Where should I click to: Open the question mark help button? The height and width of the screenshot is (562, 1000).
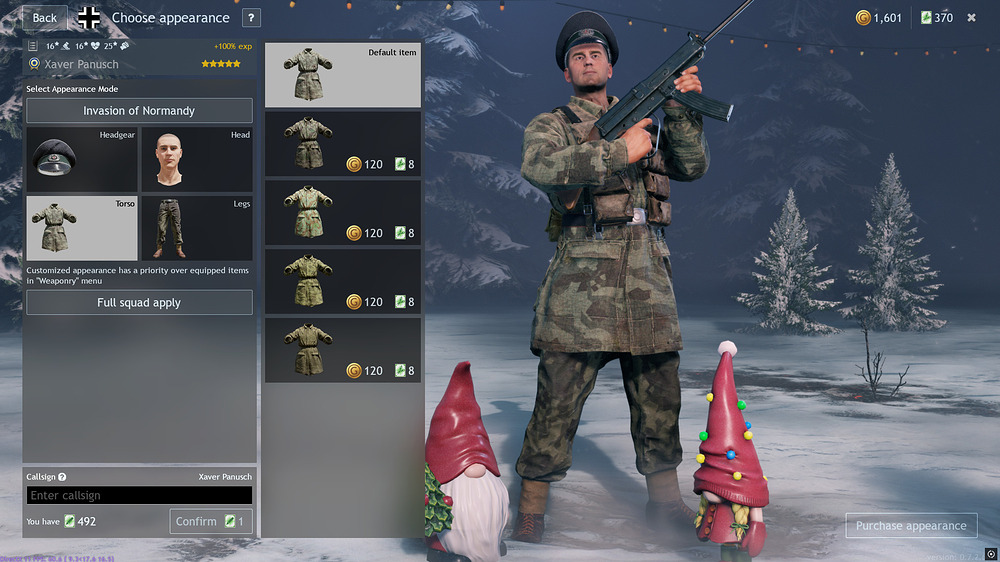click(250, 18)
